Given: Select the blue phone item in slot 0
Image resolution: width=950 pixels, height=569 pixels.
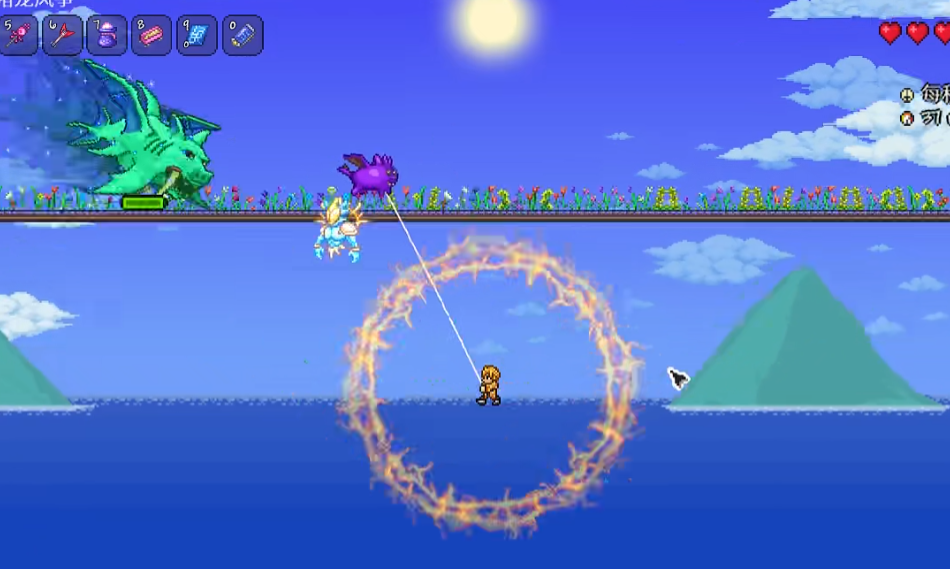Looking at the screenshot, I should coord(242,35).
